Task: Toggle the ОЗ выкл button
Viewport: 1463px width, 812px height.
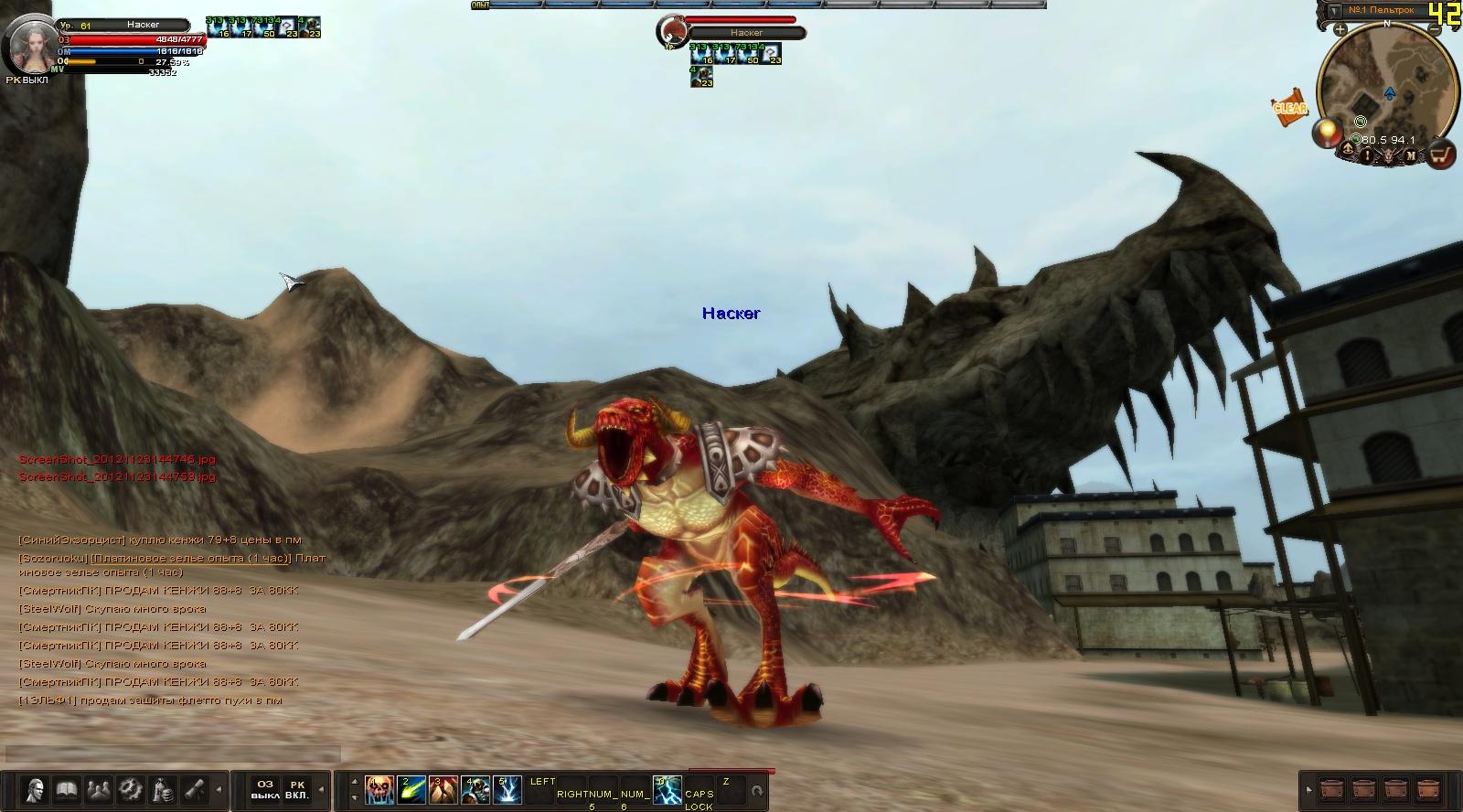Action: (265, 789)
